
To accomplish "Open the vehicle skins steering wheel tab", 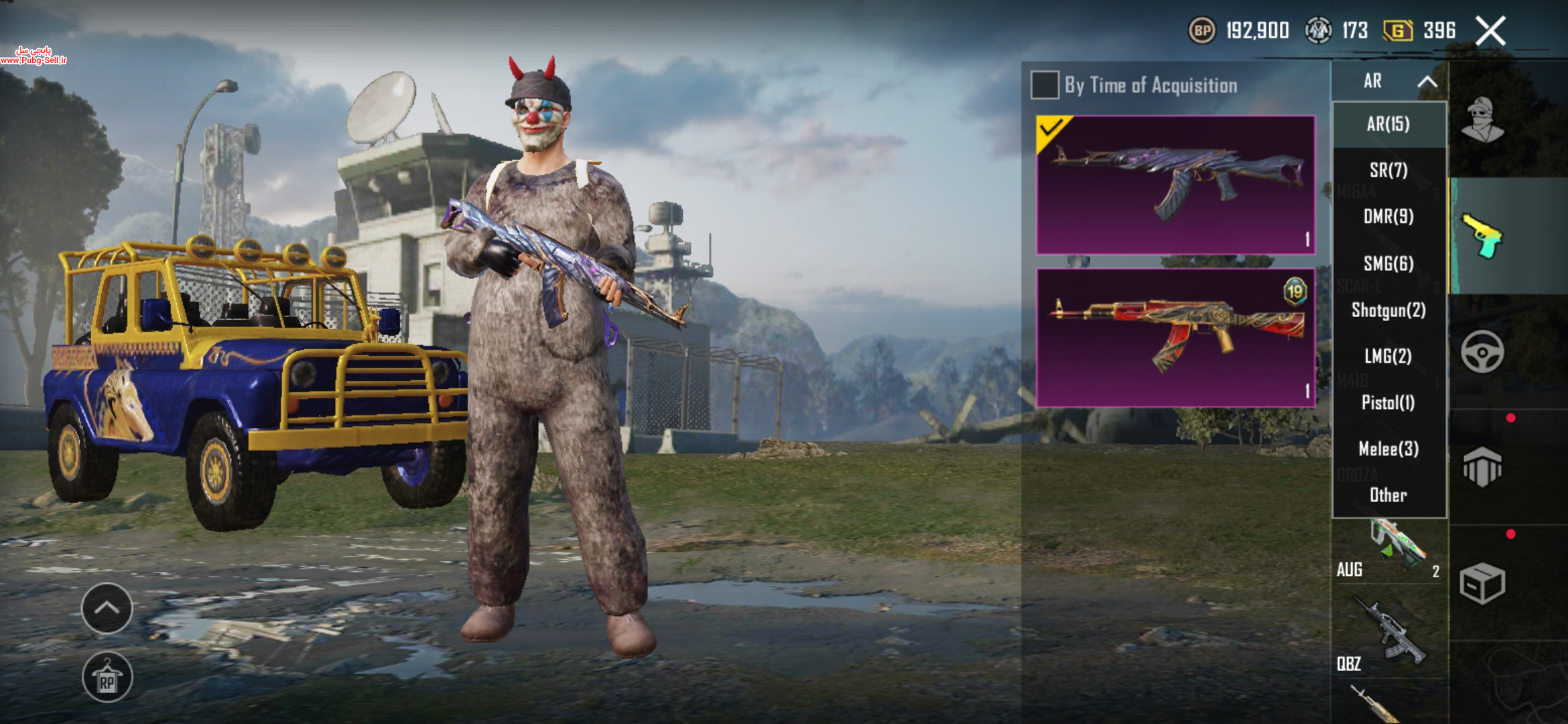I will (1482, 352).
